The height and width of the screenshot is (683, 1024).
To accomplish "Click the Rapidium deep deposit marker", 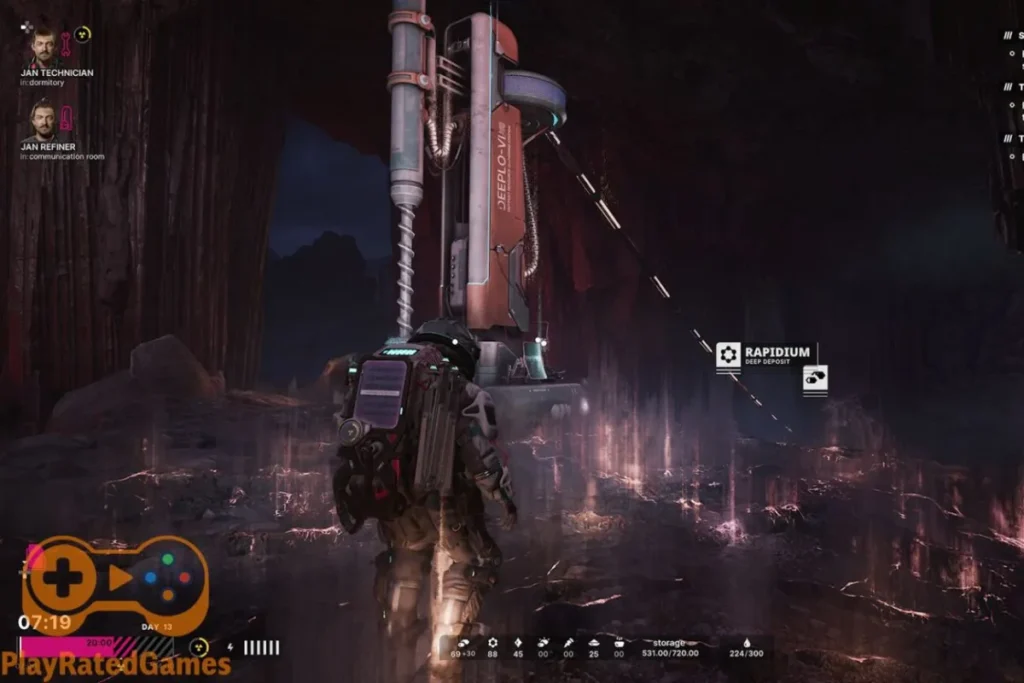I will click(x=729, y=354).
